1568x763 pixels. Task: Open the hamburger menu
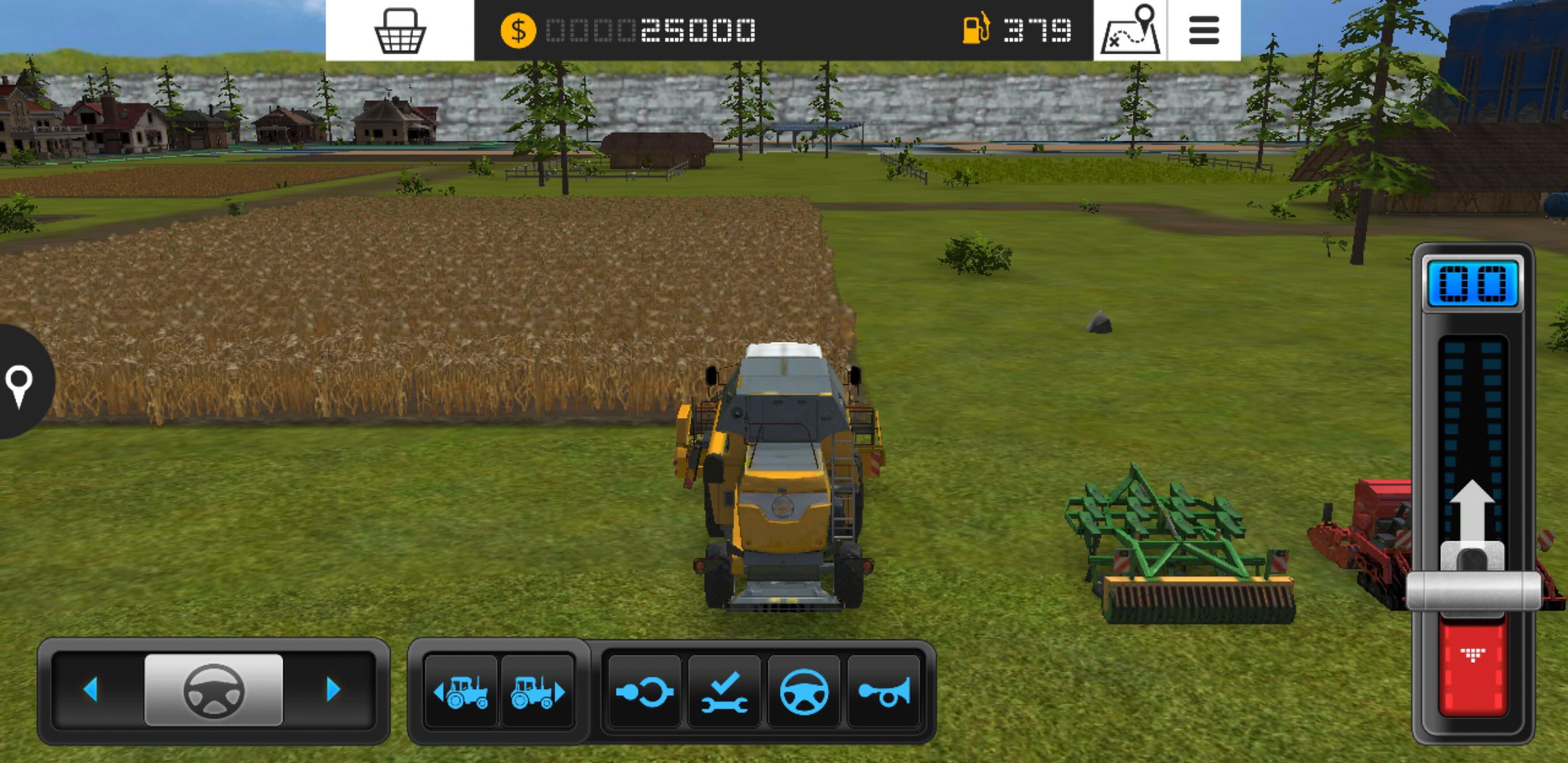point(1203,30)
